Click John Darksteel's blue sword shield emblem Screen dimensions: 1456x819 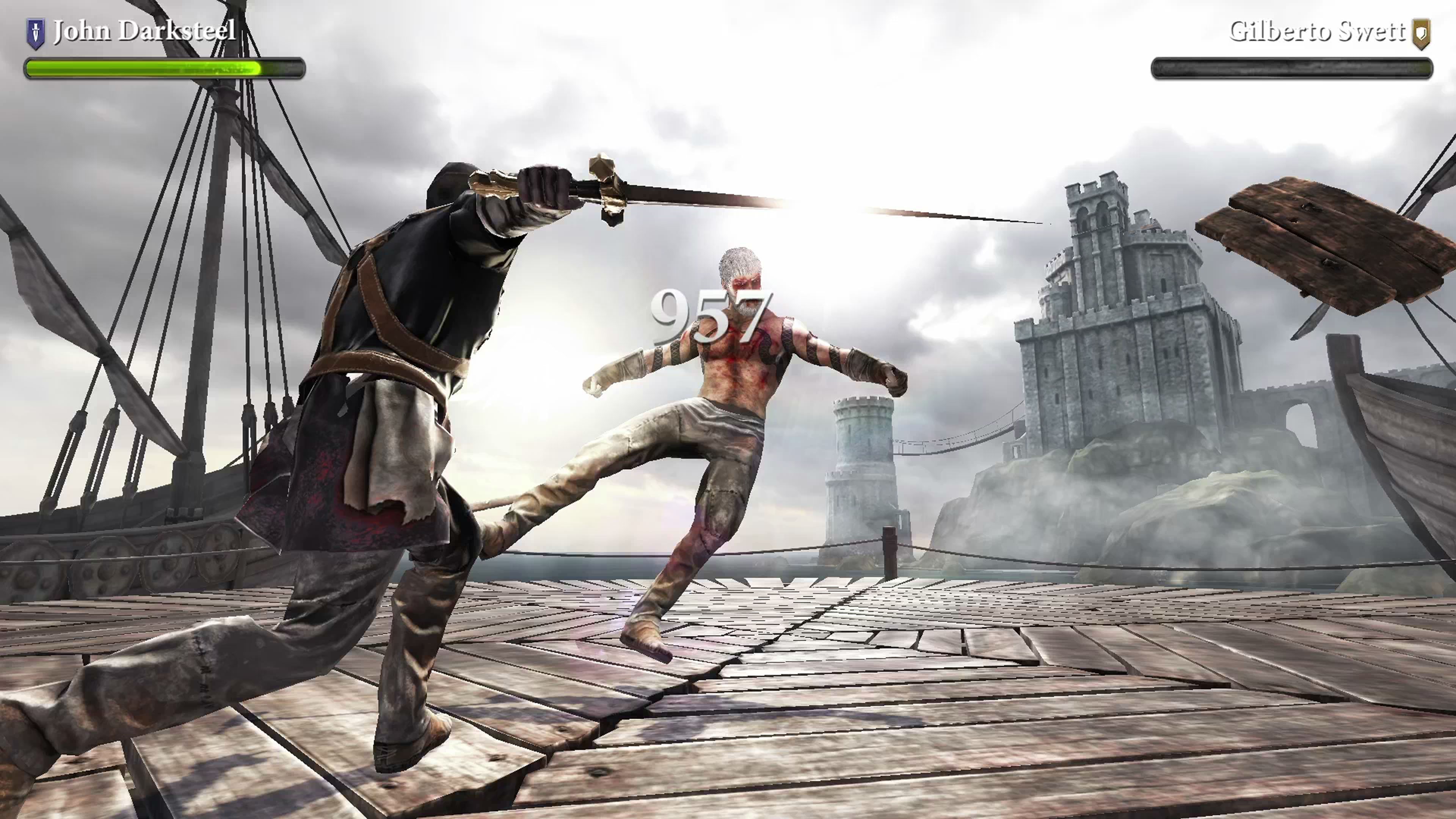pyautogui.click(x=36, y=33)
